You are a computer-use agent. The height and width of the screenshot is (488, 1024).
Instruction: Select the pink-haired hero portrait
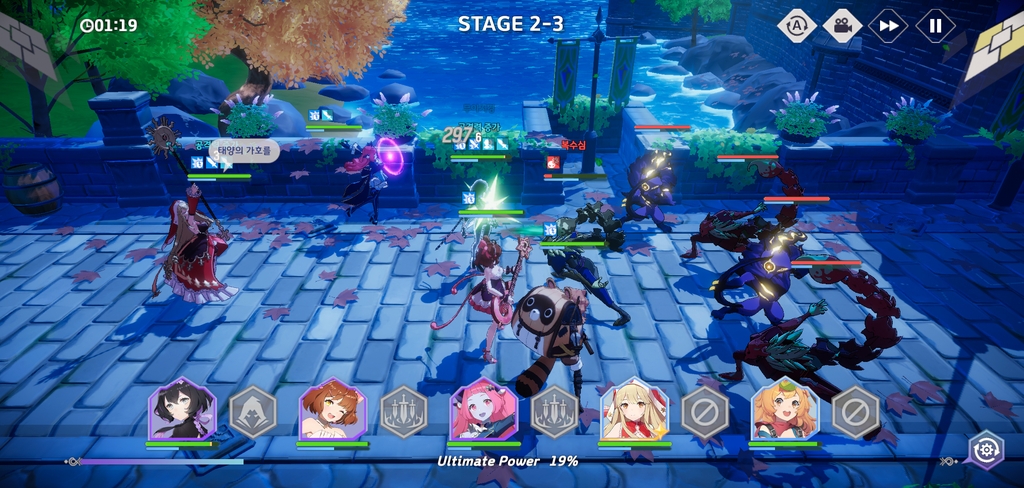tap(484, 409)
